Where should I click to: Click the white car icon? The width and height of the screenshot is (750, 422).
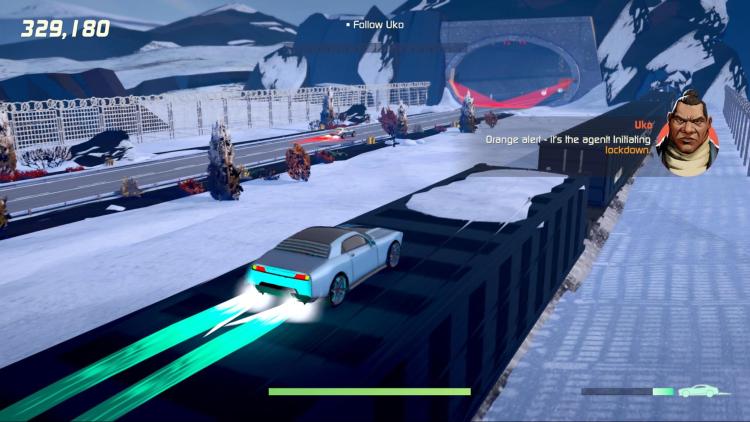click(x=697, y=391)
